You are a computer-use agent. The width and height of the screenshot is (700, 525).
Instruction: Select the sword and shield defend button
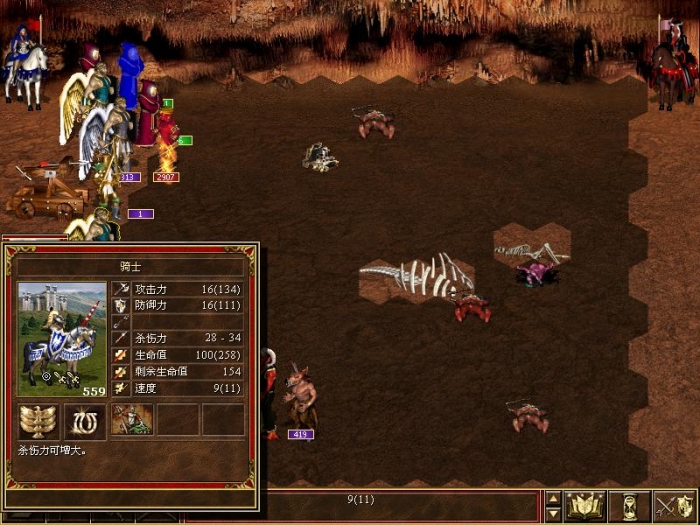coord(674,506)
